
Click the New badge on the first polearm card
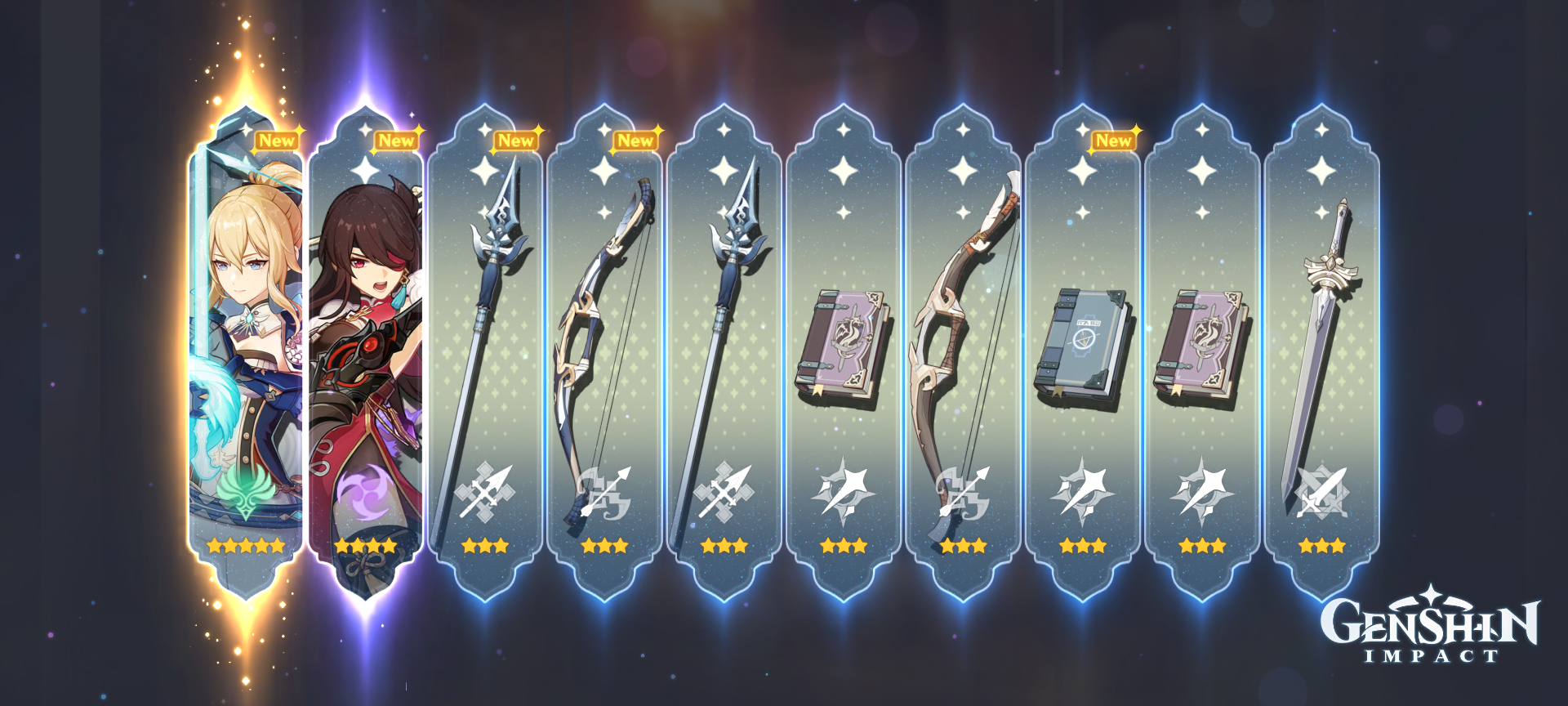514,140
